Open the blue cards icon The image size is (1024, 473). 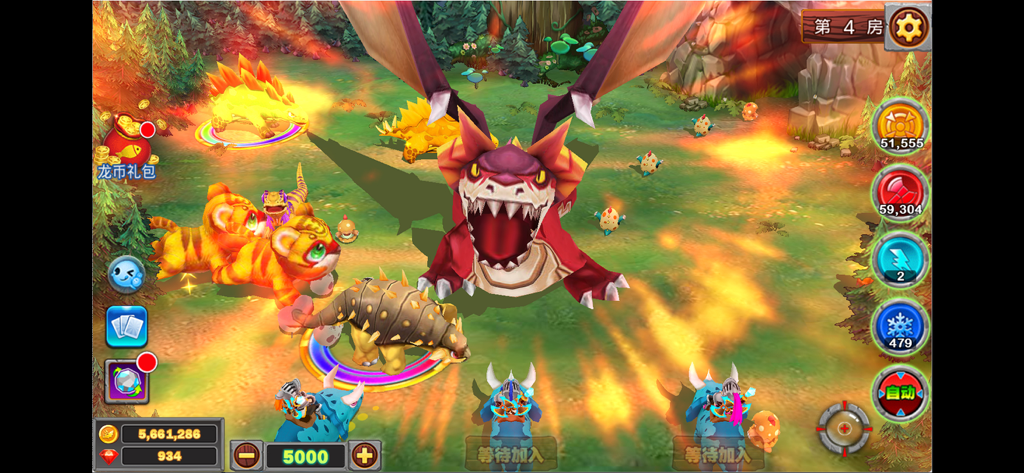point(127,326)
